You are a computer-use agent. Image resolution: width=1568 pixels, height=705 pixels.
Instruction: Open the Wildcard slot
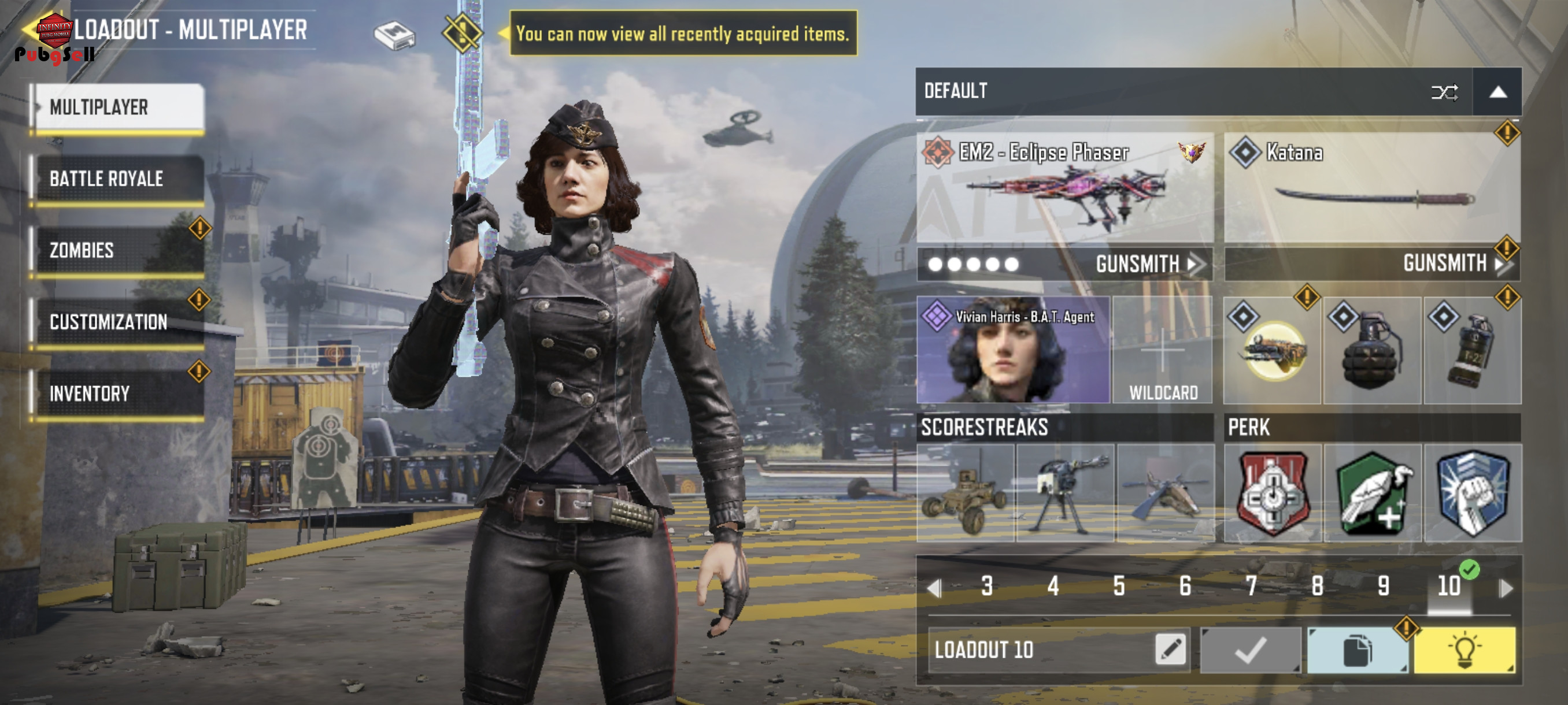click(1163, 350)
